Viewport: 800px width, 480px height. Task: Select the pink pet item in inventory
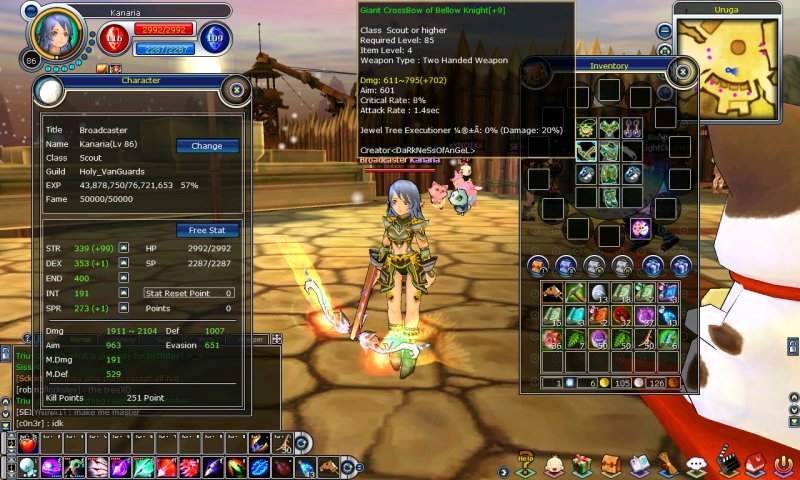(x=640, y=228)
